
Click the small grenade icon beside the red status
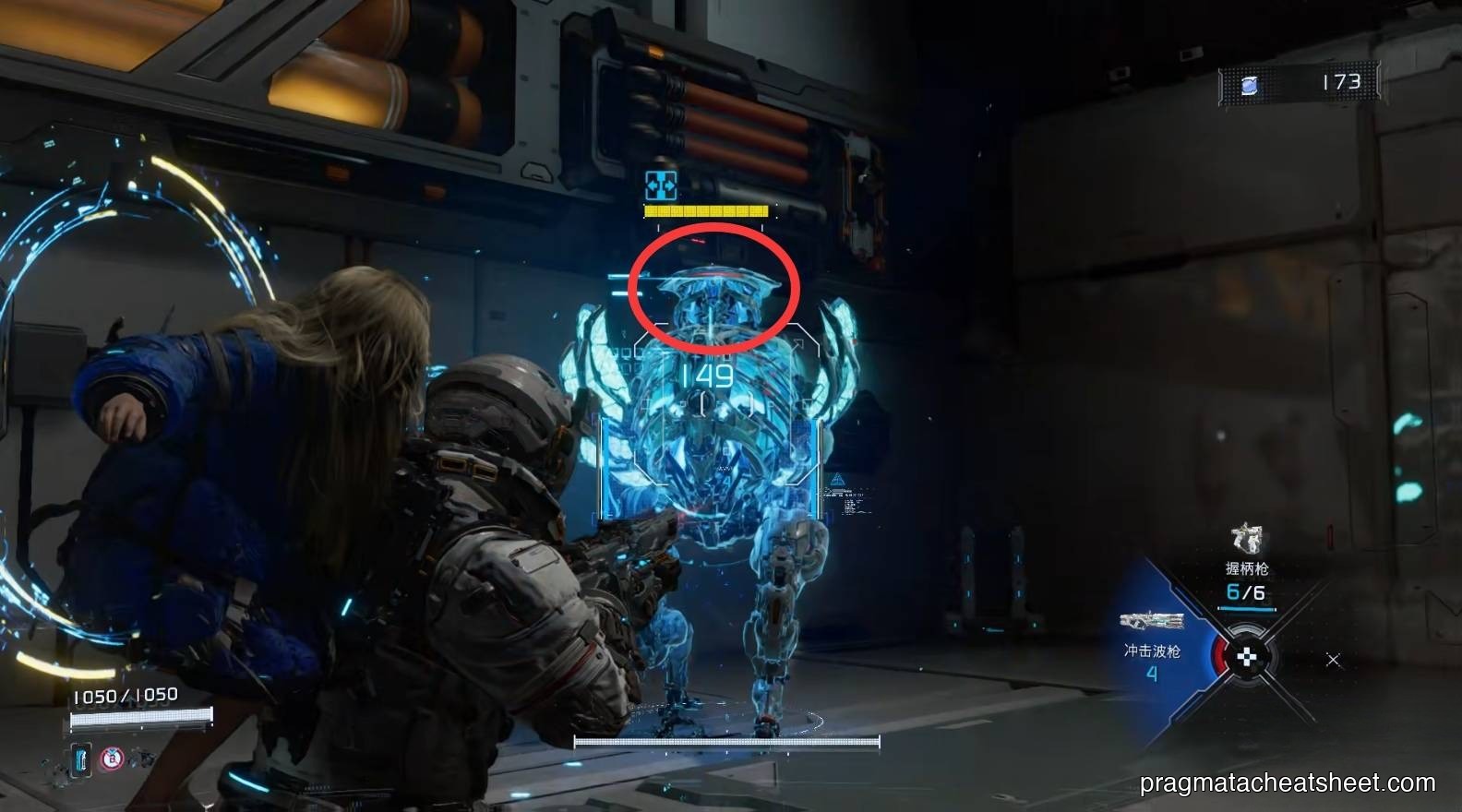[141, 757]
